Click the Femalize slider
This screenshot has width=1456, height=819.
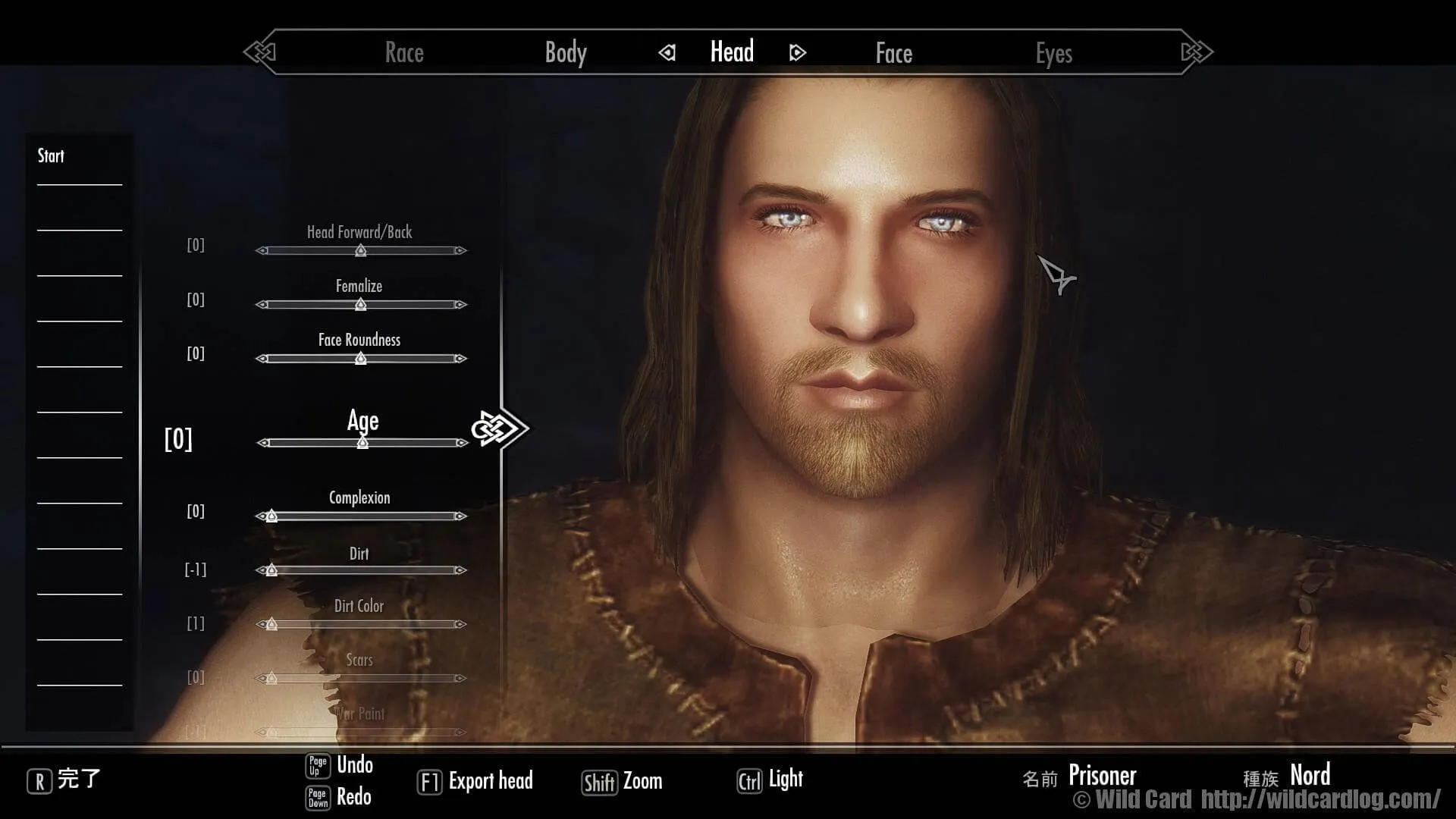click(361, 305)
